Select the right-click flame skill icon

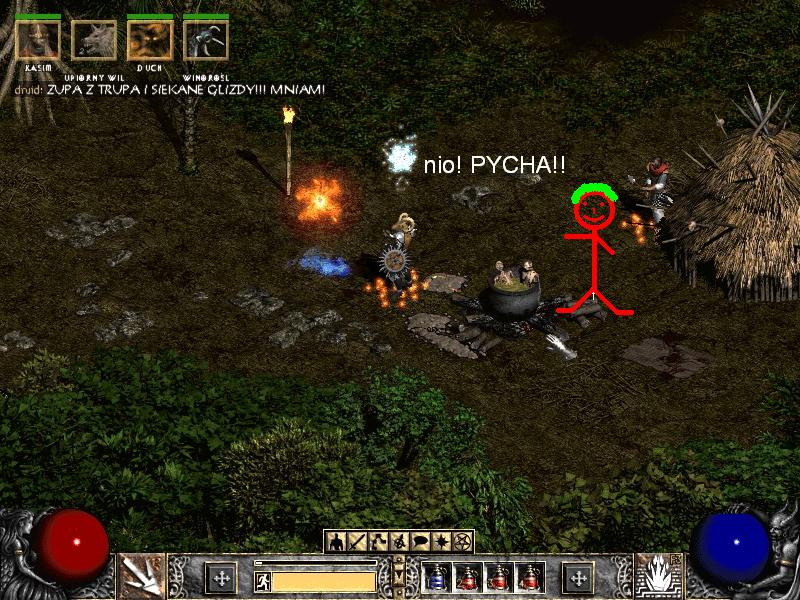tap(658, 576)
